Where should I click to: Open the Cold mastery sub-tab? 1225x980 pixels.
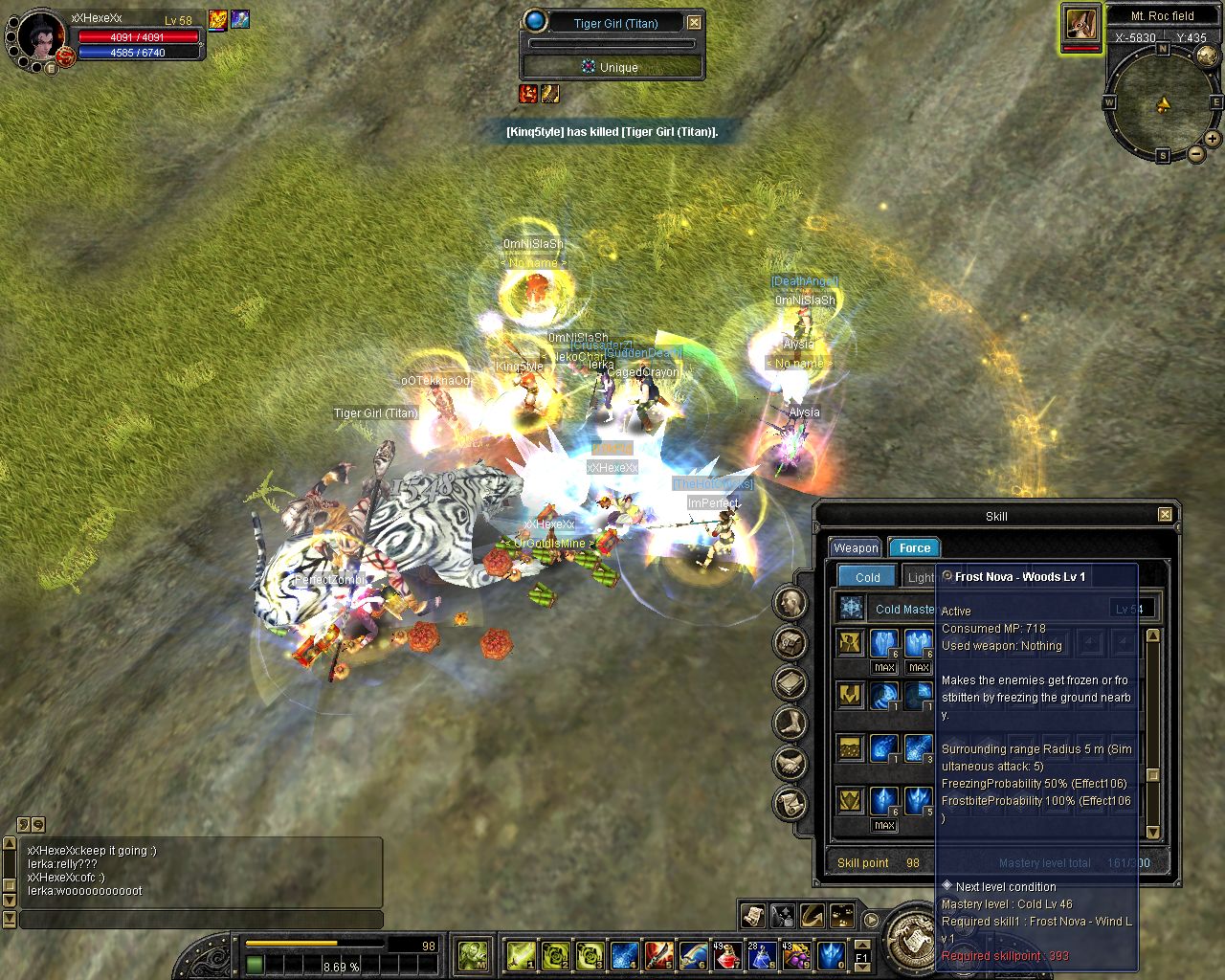[x=867, y=577]
